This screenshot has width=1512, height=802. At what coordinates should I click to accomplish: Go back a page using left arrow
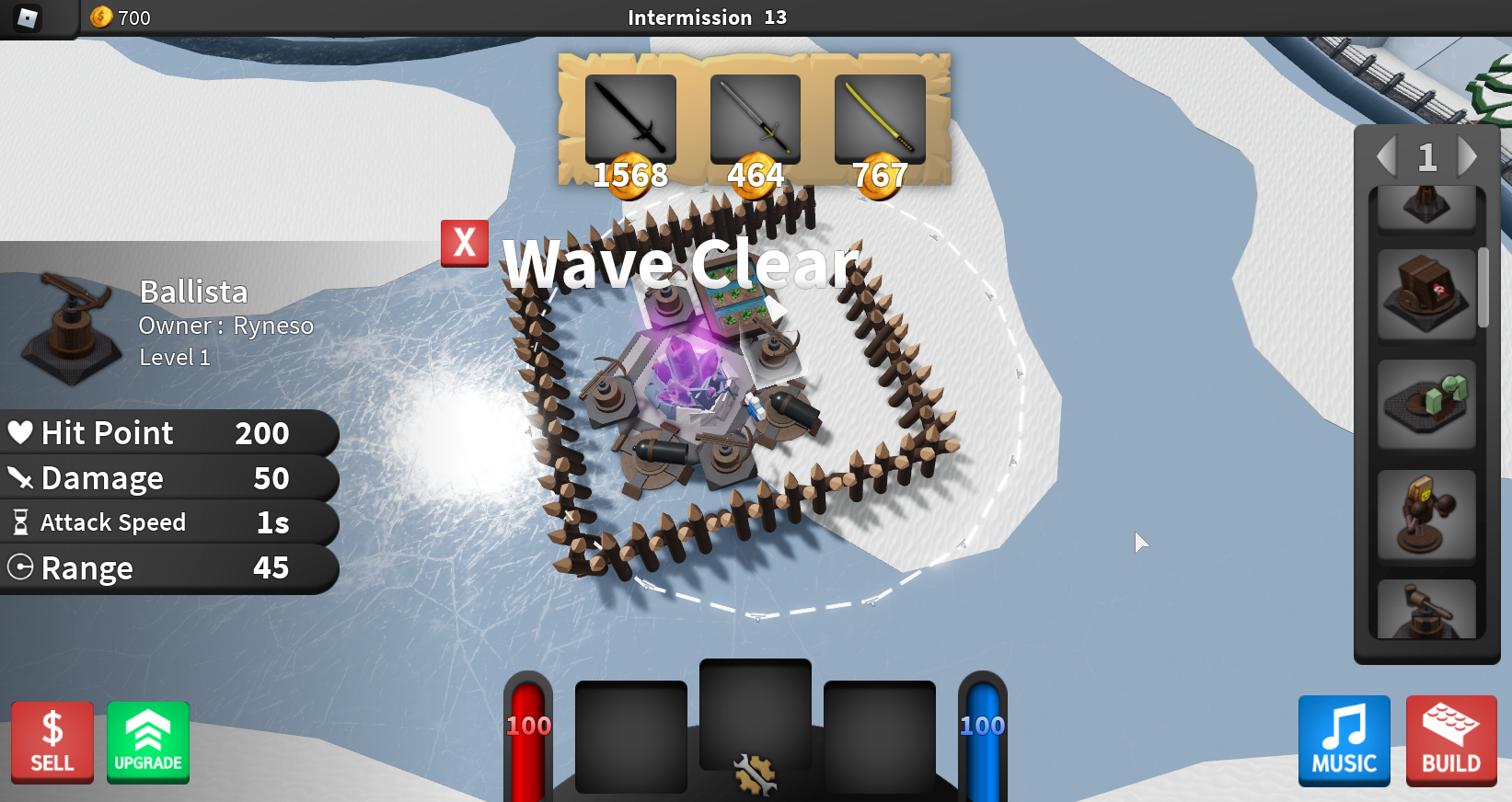1385,156
